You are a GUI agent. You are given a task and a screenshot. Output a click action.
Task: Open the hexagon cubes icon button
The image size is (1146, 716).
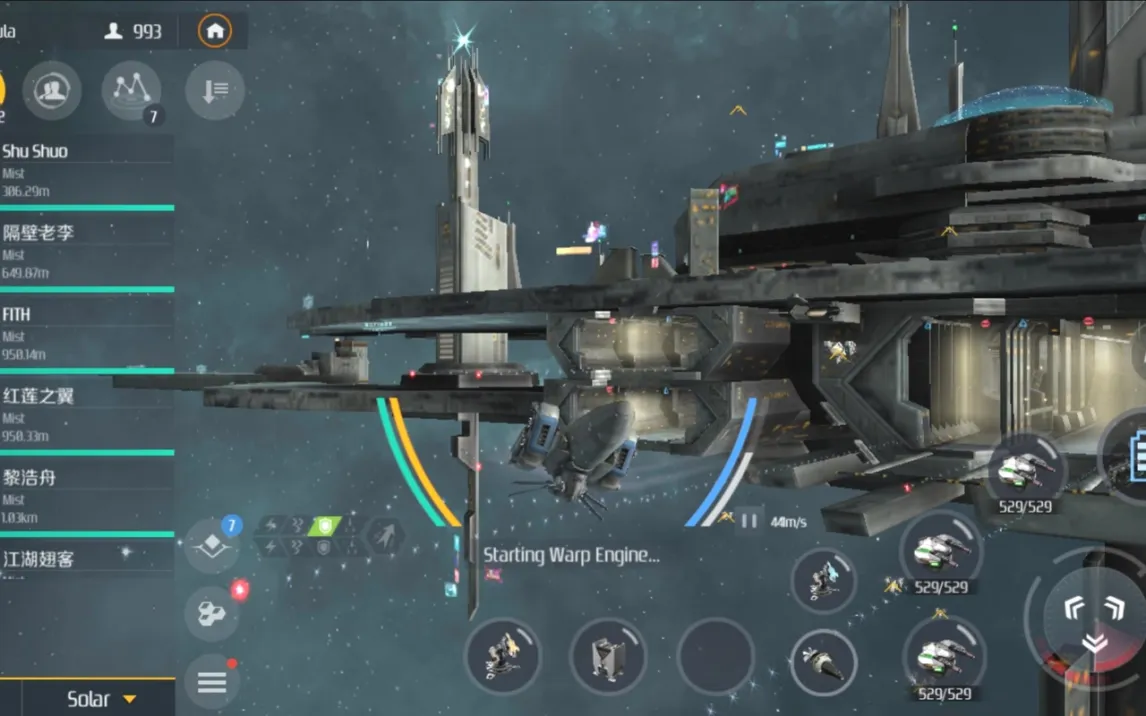click(x=212, y=612)
